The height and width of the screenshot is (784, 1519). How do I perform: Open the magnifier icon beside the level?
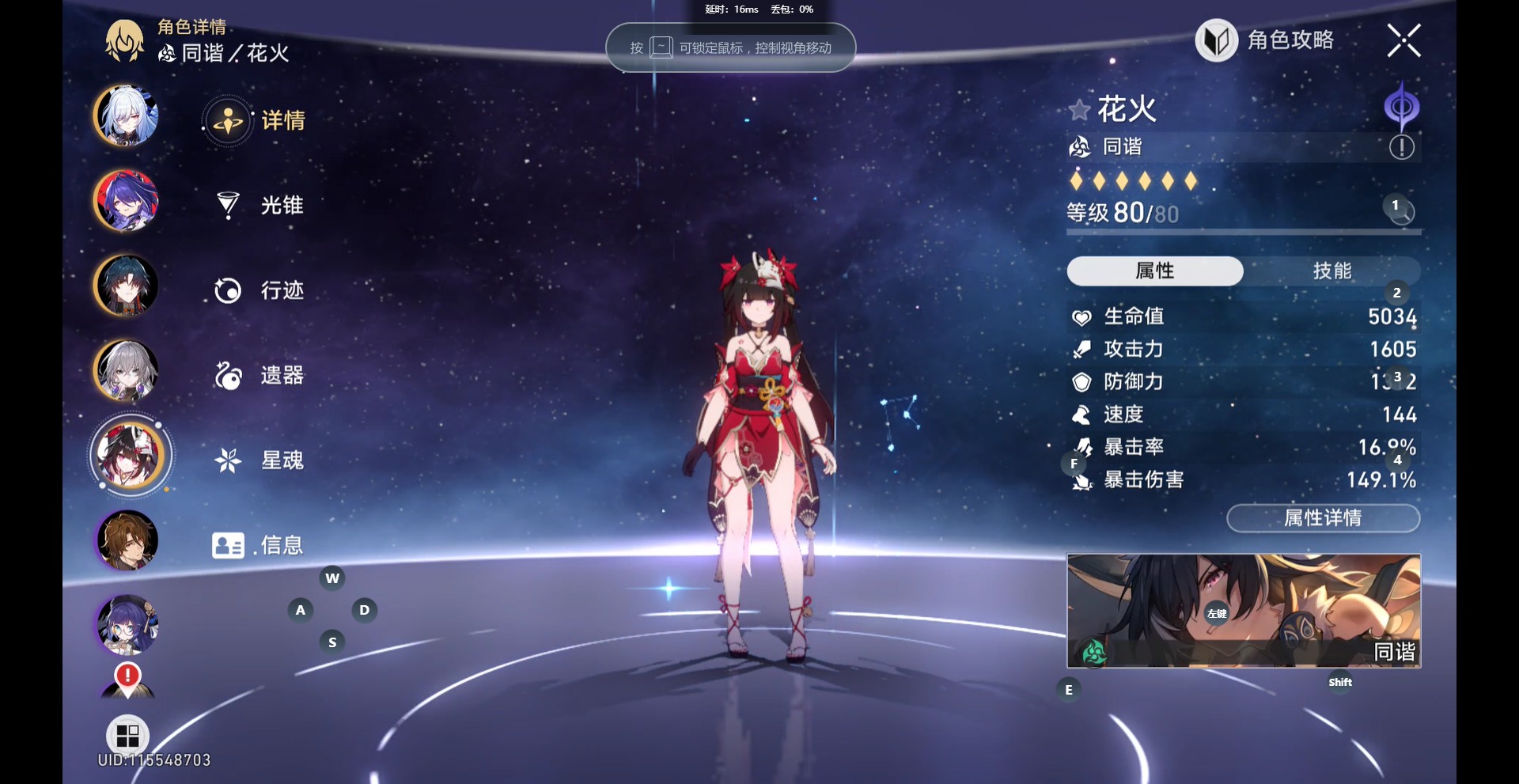(1402, 212)
